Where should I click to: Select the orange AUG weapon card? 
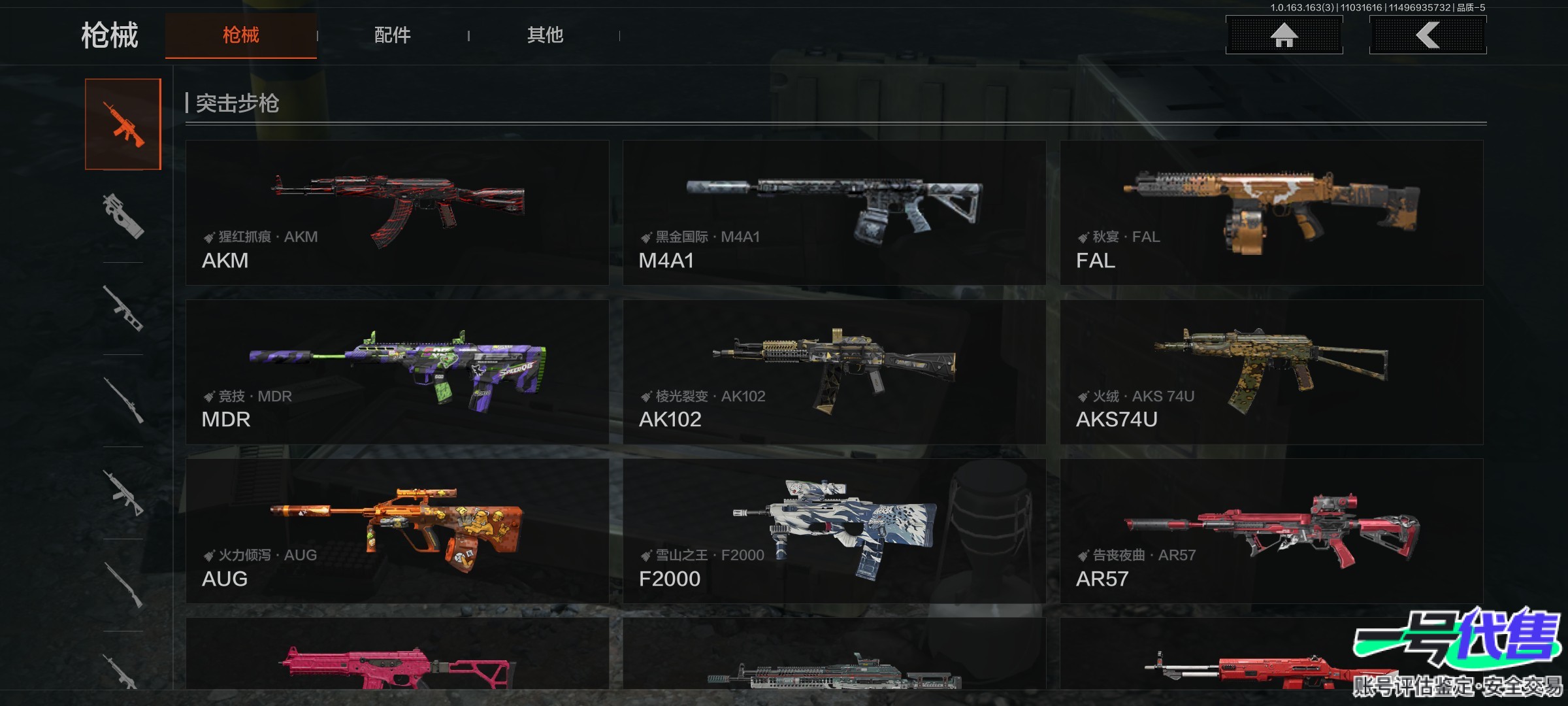pyautogui.click(x=397, y=531)
